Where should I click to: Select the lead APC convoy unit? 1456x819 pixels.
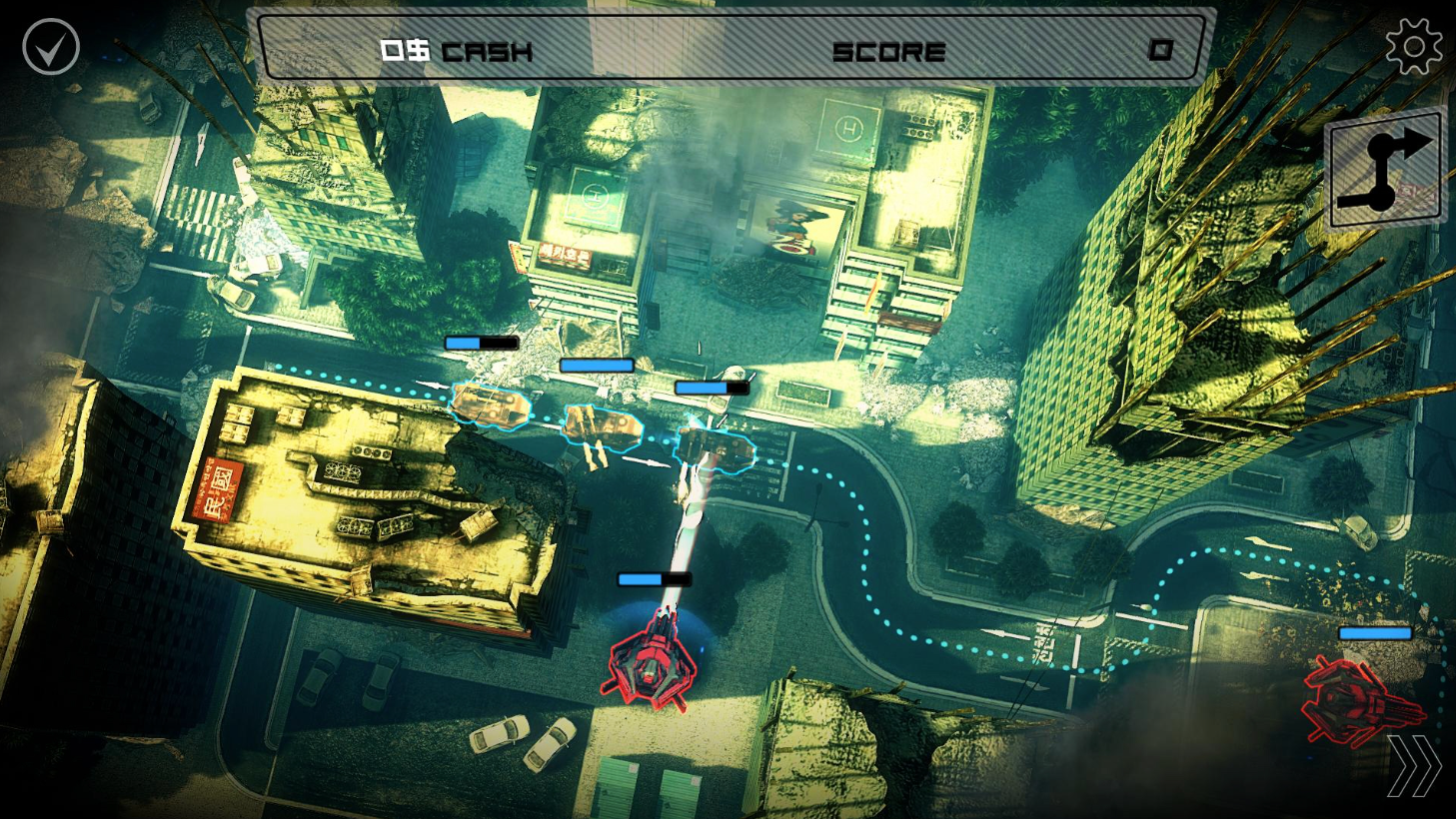pos(489,406)
